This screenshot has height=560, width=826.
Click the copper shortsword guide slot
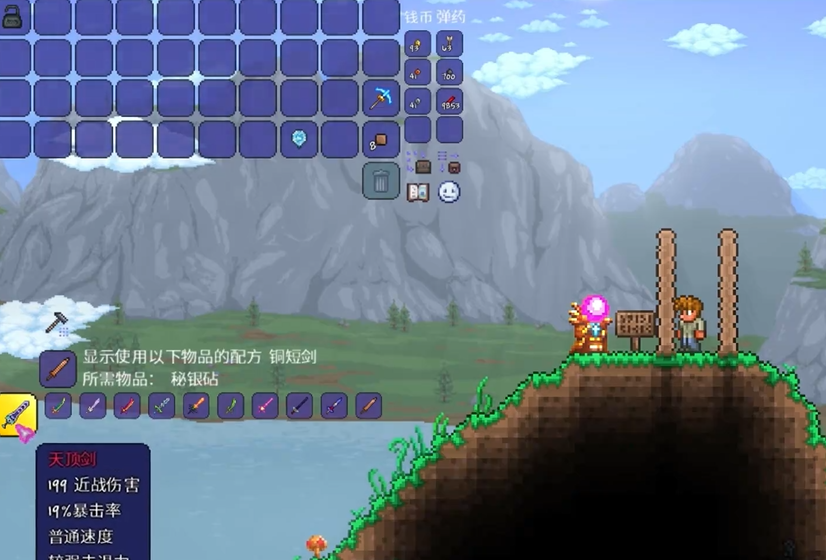tap(58, 368)
